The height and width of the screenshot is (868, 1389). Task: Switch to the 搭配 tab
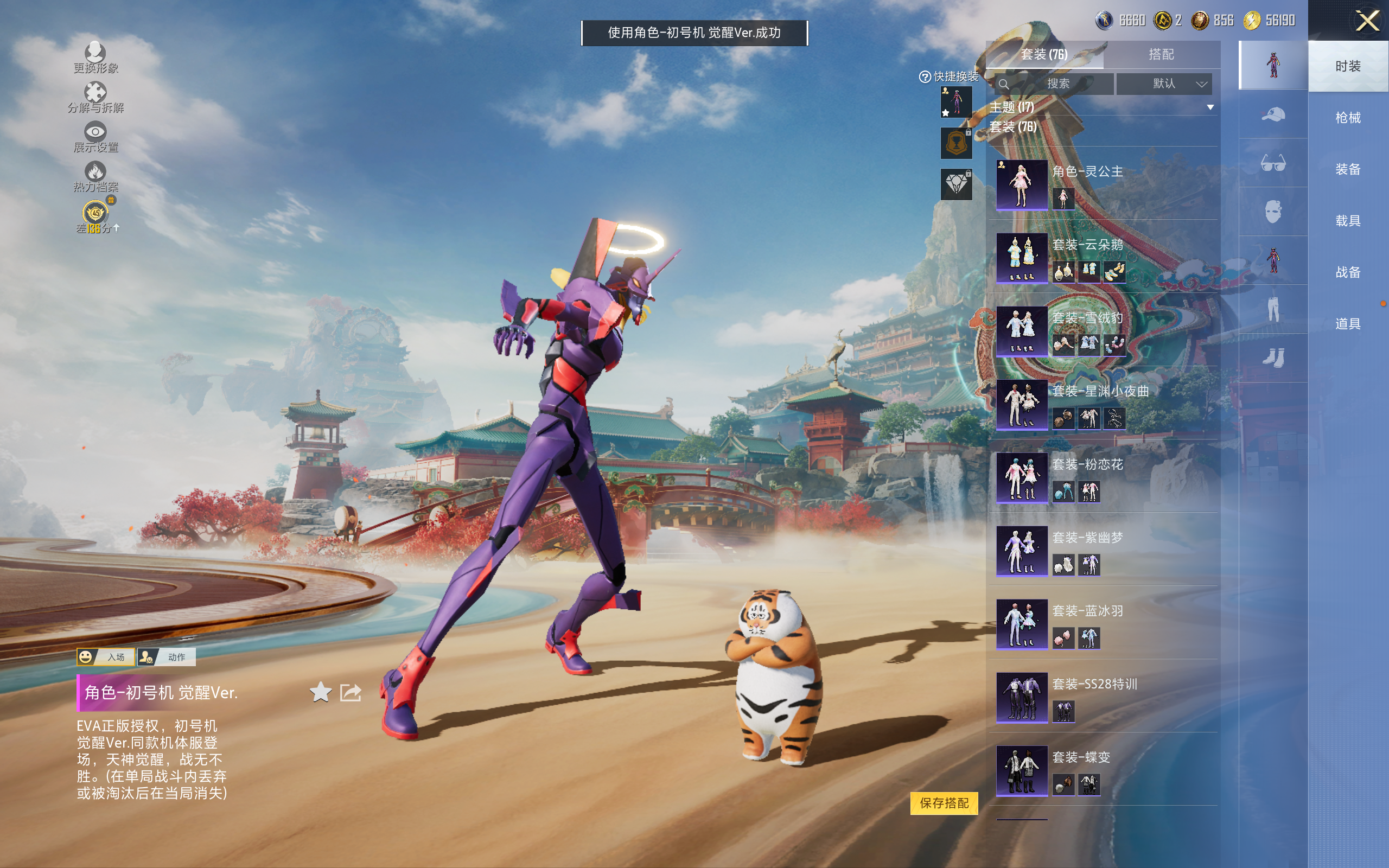(x=1161, y=55)
